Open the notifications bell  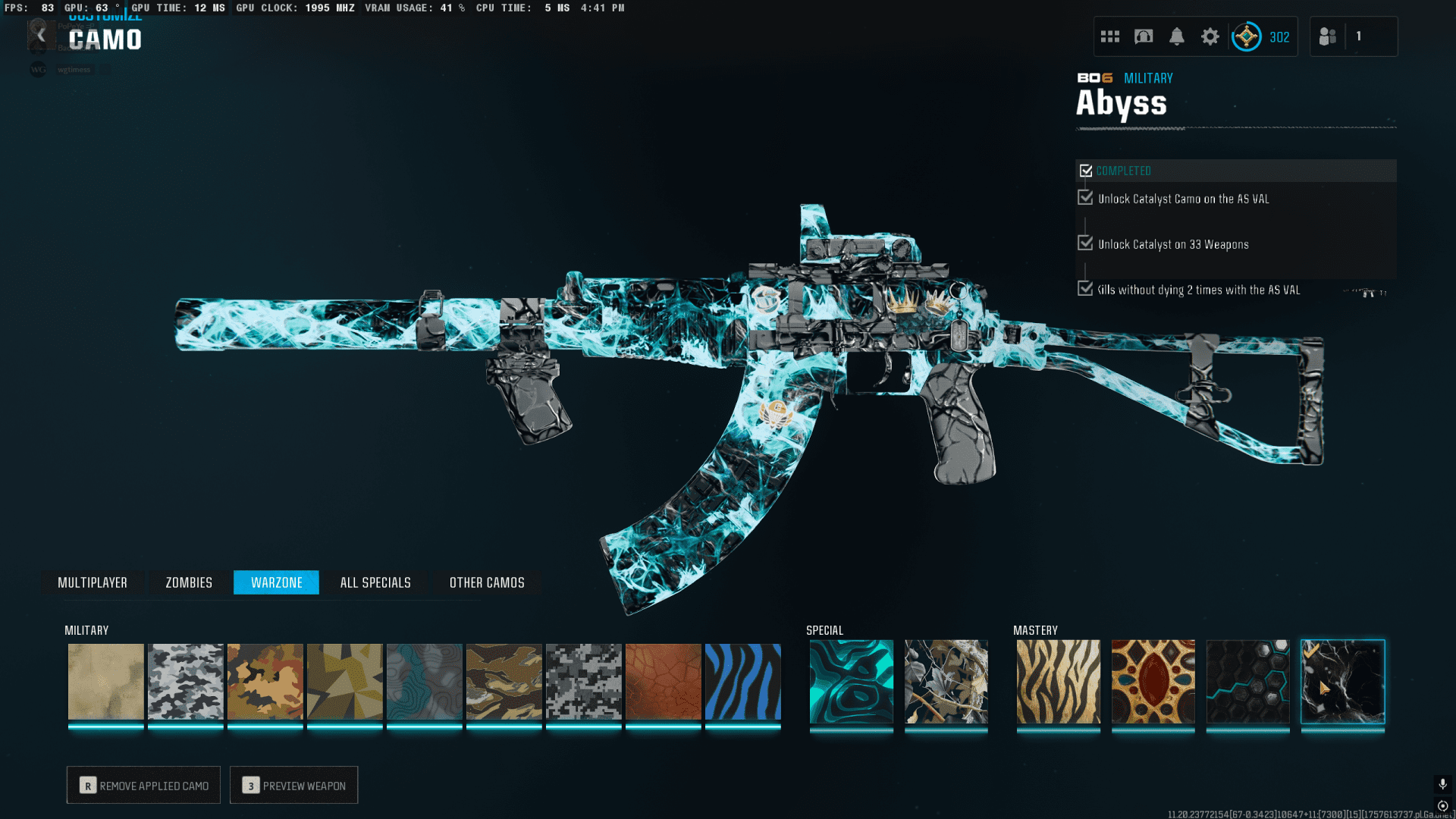pos(1177,36)
